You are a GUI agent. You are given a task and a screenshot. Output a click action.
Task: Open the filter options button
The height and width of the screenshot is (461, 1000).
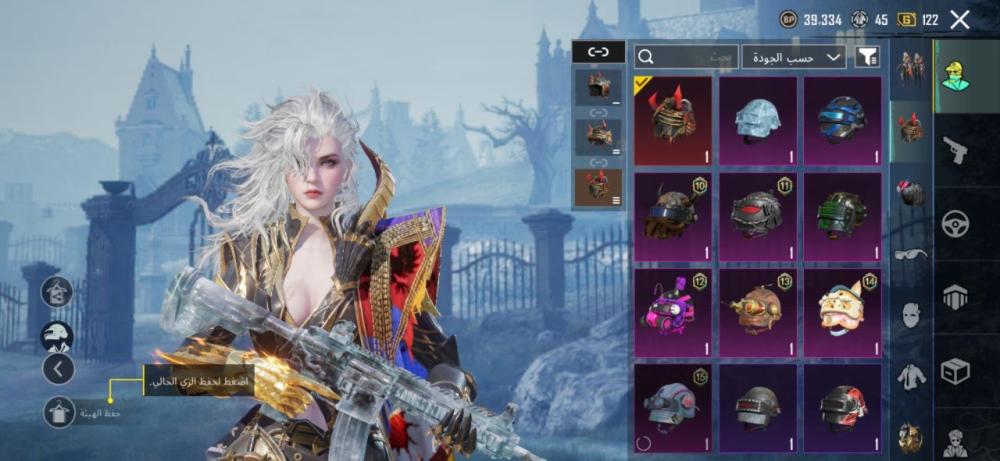(x=868, y=57)
